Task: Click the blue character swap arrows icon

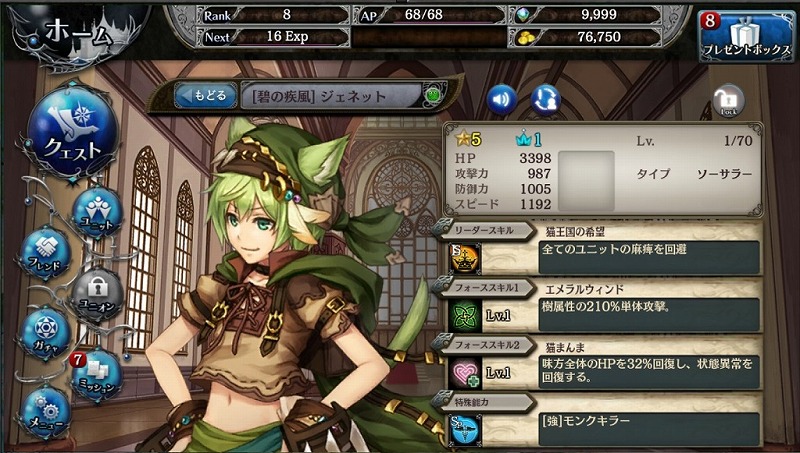Action: (x=546, y=98)
